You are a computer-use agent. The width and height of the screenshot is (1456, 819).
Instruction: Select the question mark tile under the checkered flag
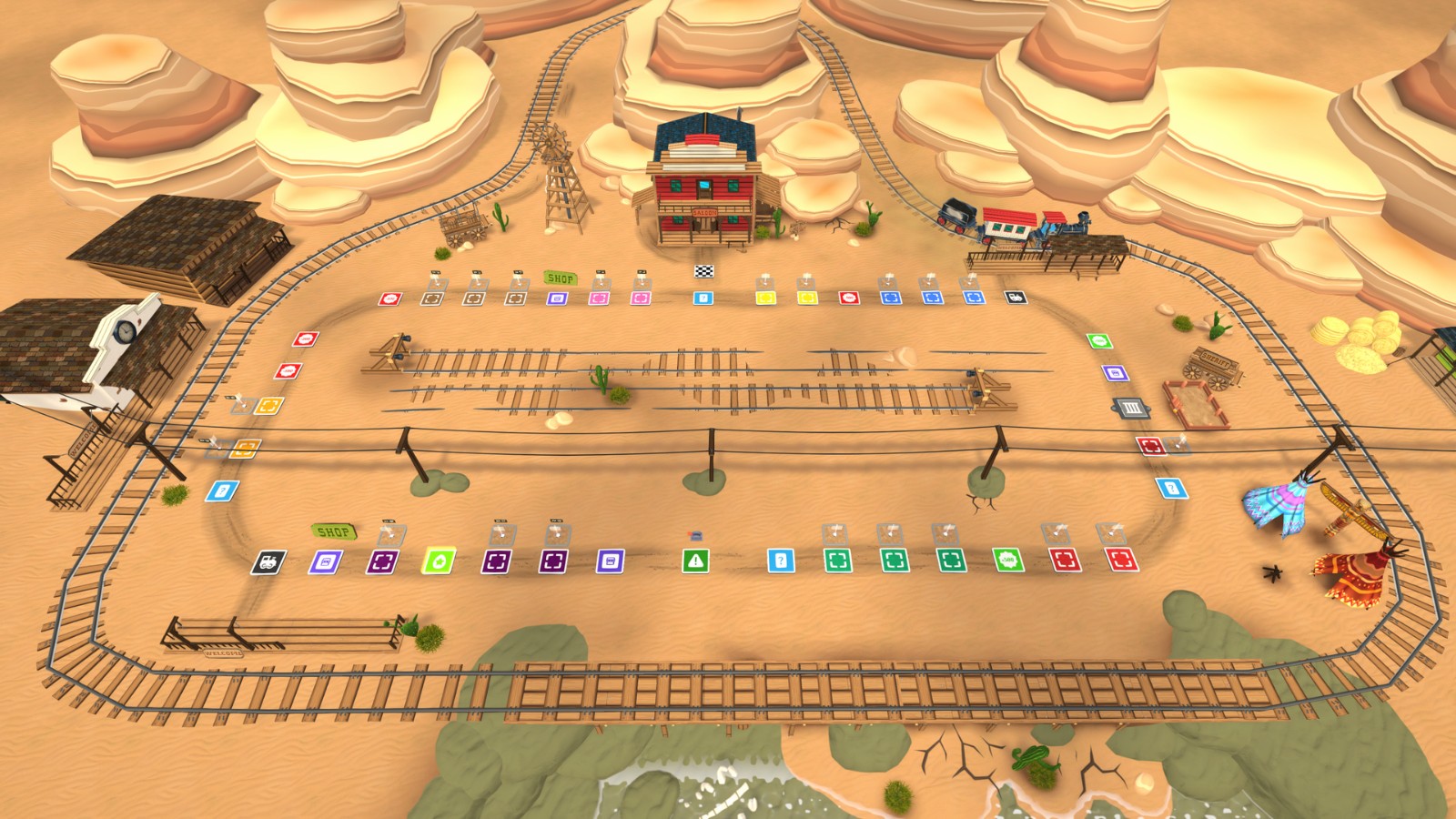pyautogui.click(x=703, y=298)
